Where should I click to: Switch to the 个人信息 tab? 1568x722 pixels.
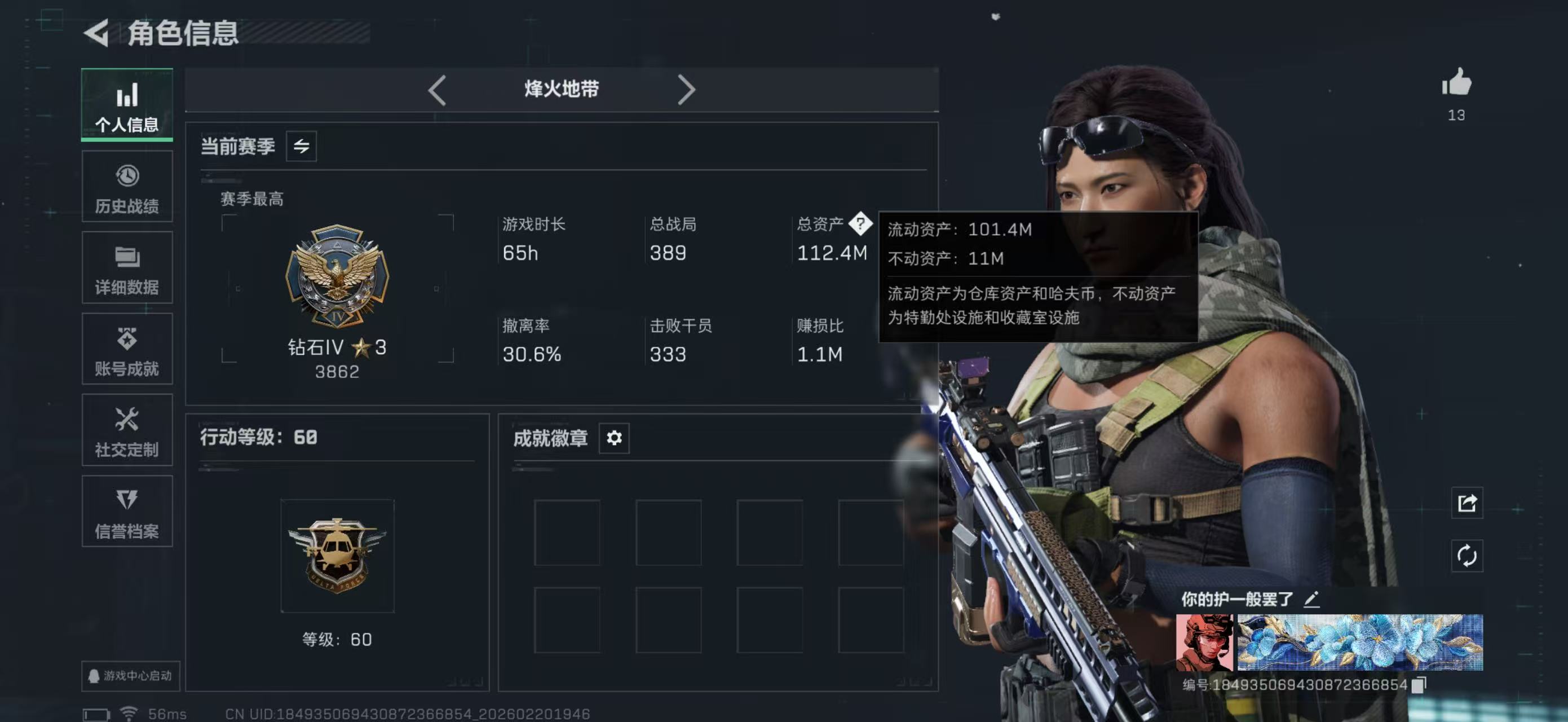click(127, 105)
